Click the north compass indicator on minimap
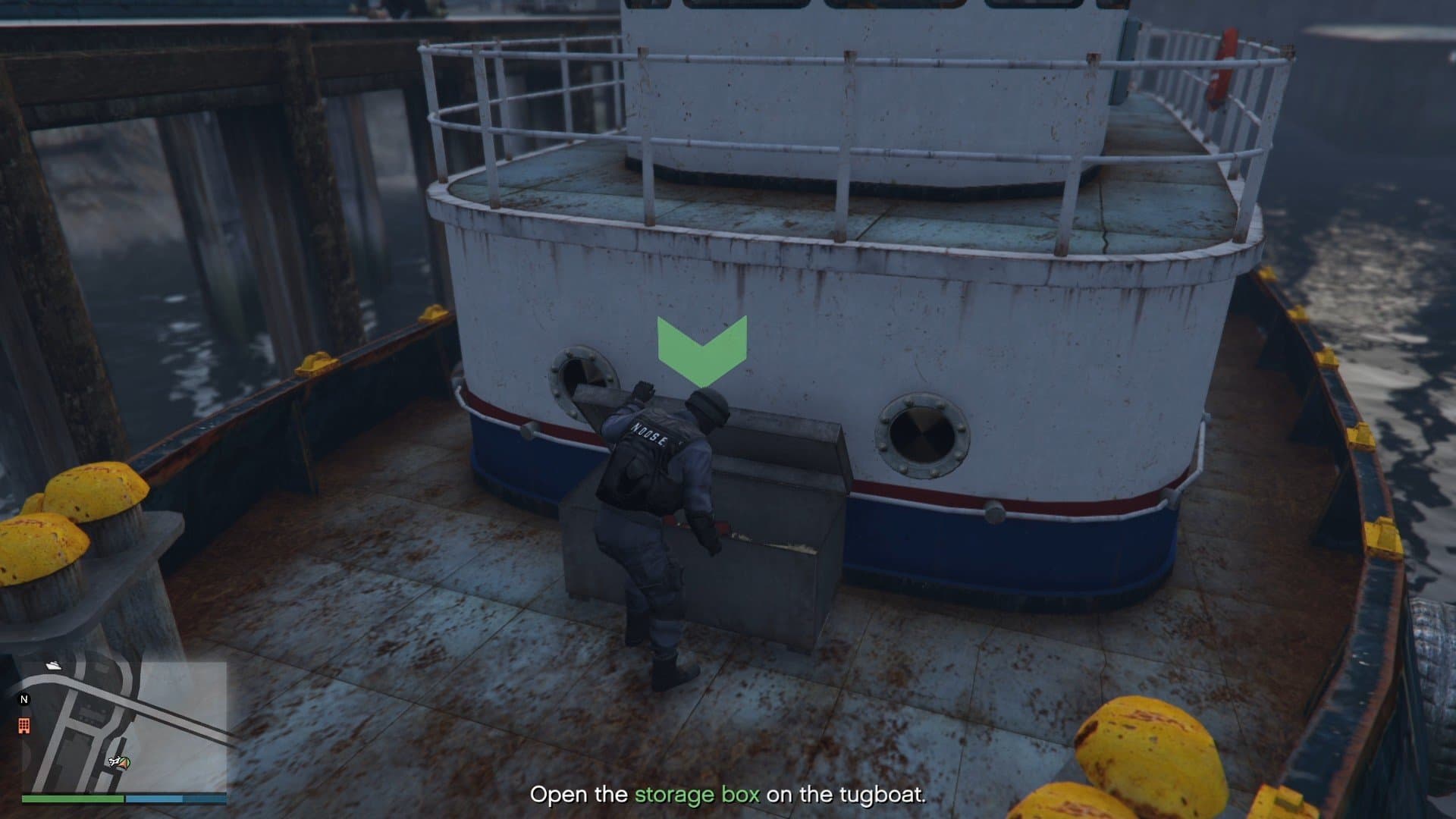The height and width of the screenshot is (819, 1456). 24,699
